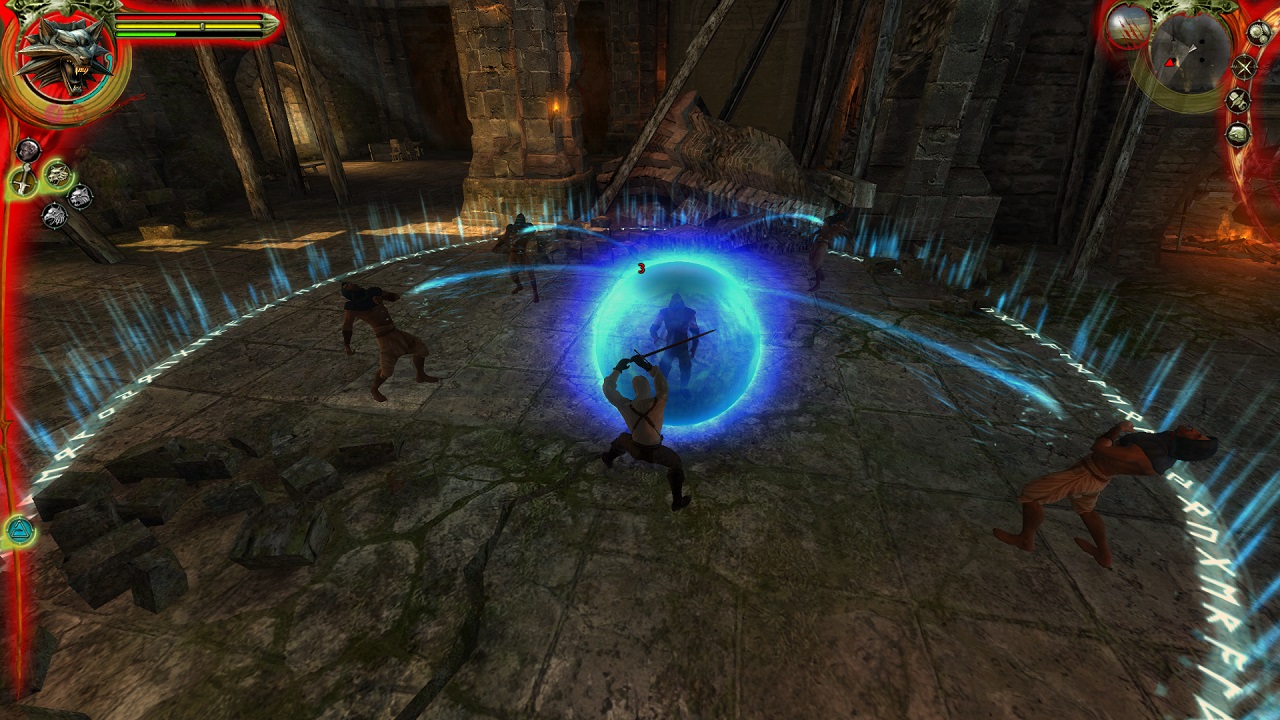
Task: Choose the highlighted gold wolf combat style
Action: (57, 174)
